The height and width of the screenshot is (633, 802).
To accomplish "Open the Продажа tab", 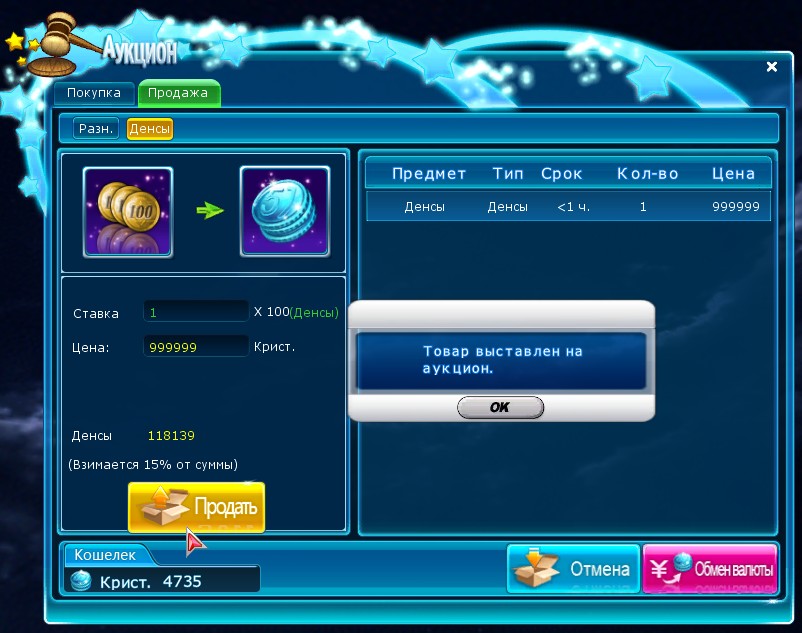I will point(178,93).
